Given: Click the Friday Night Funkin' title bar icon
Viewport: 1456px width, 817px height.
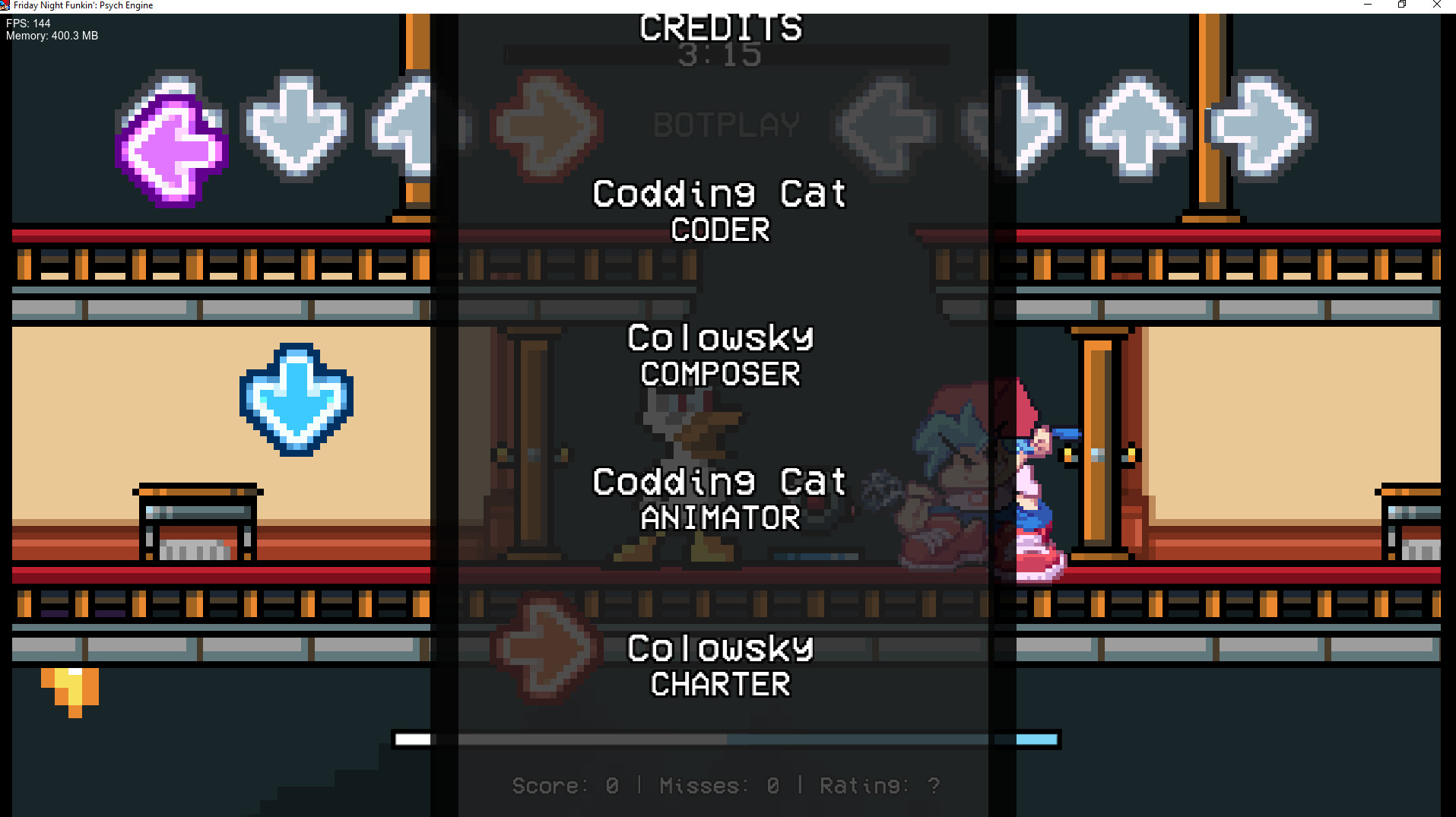Looking at the screenshot, I should click(x=6, y=5).
